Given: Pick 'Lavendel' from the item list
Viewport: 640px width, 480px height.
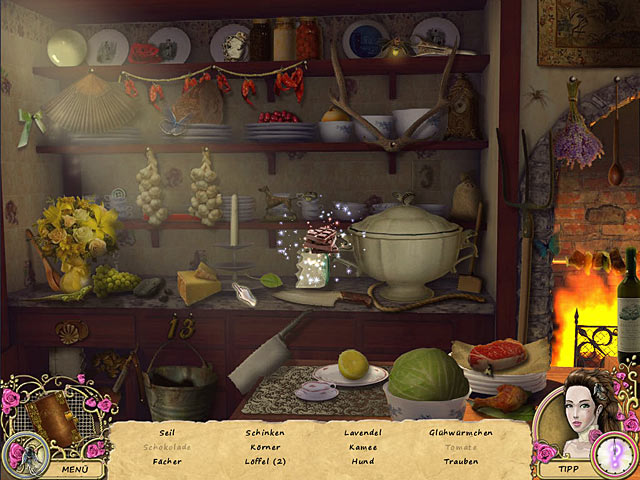Looking at the screenshot, I should click(363, 433).
